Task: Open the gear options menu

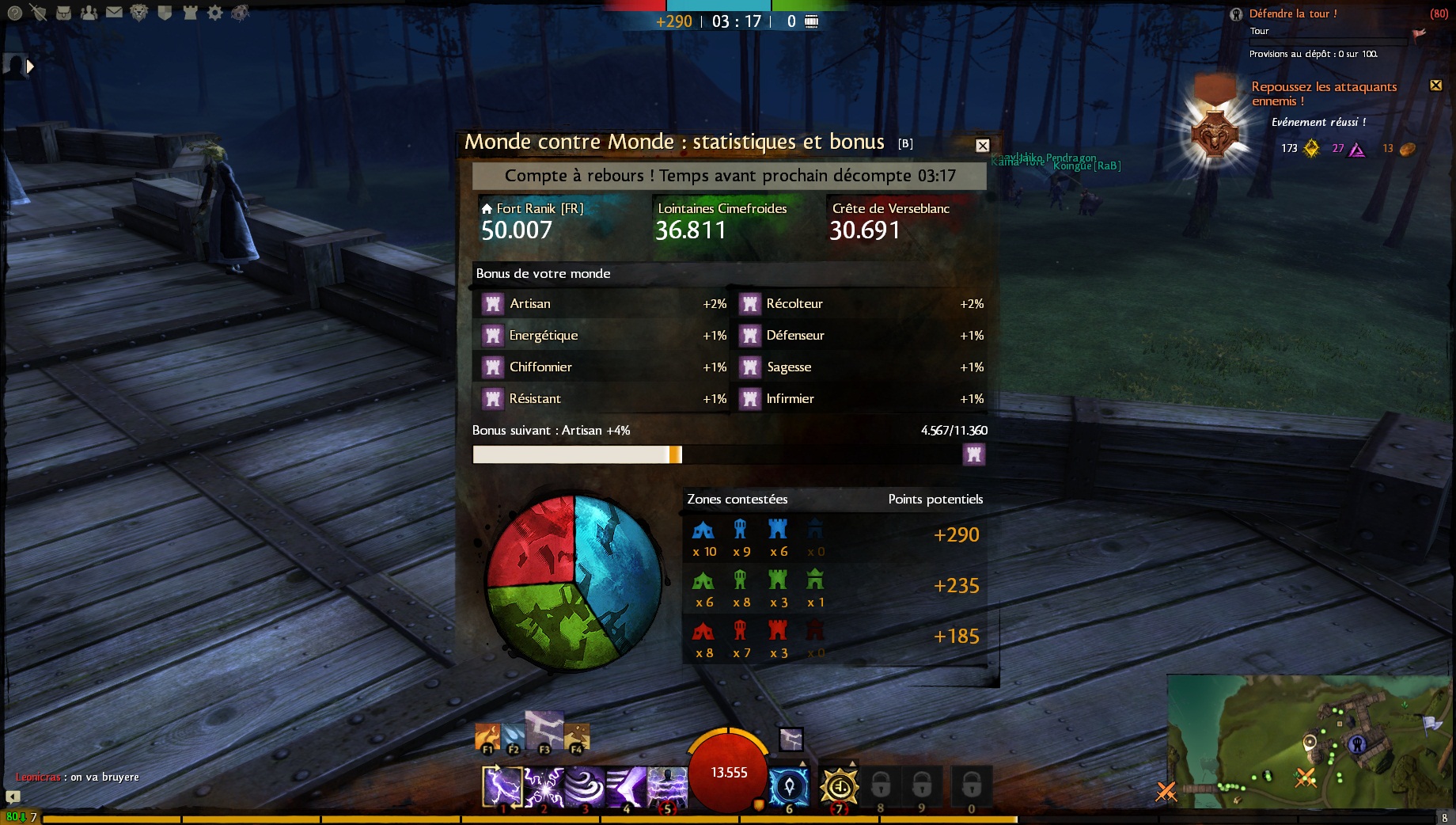Action: click(x=214, y=13)
